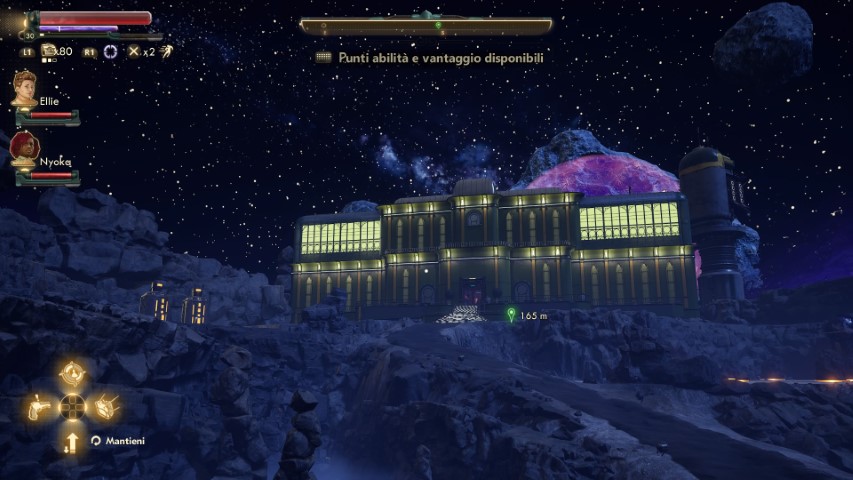Select Ellie's companion portrait

point(24,89)
